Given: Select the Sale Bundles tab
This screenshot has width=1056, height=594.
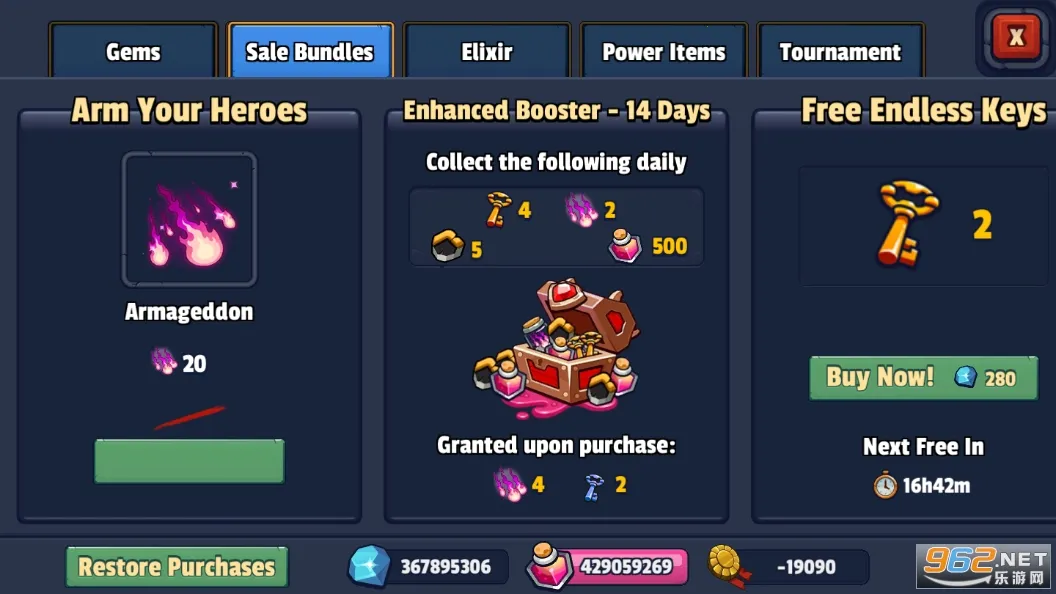Looking at the screenshot, I should tap(310, 52).
